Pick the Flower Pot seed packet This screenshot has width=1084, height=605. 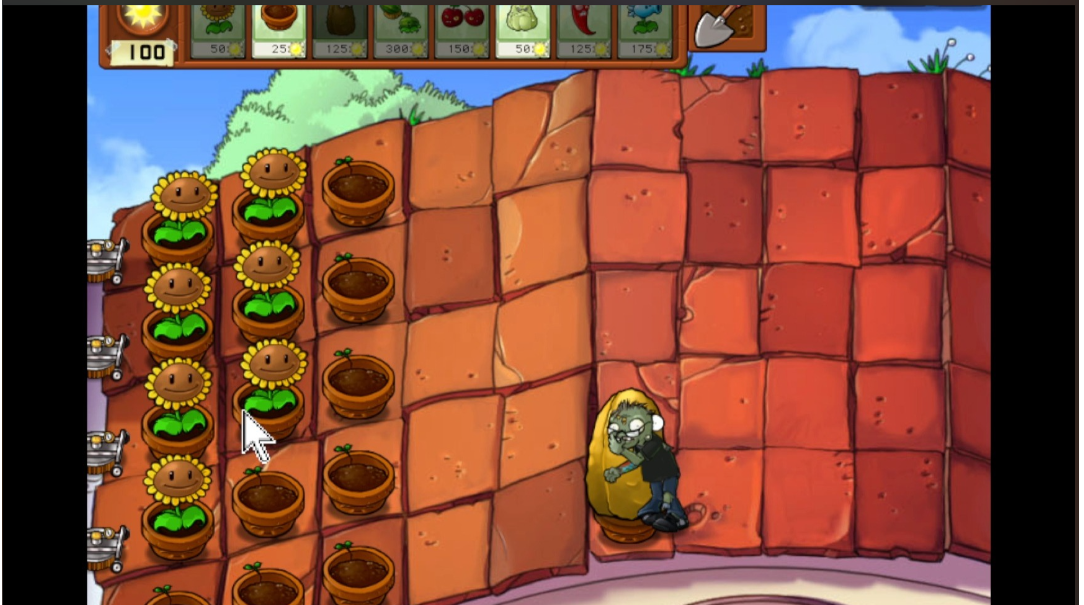(x=279, y=30)
